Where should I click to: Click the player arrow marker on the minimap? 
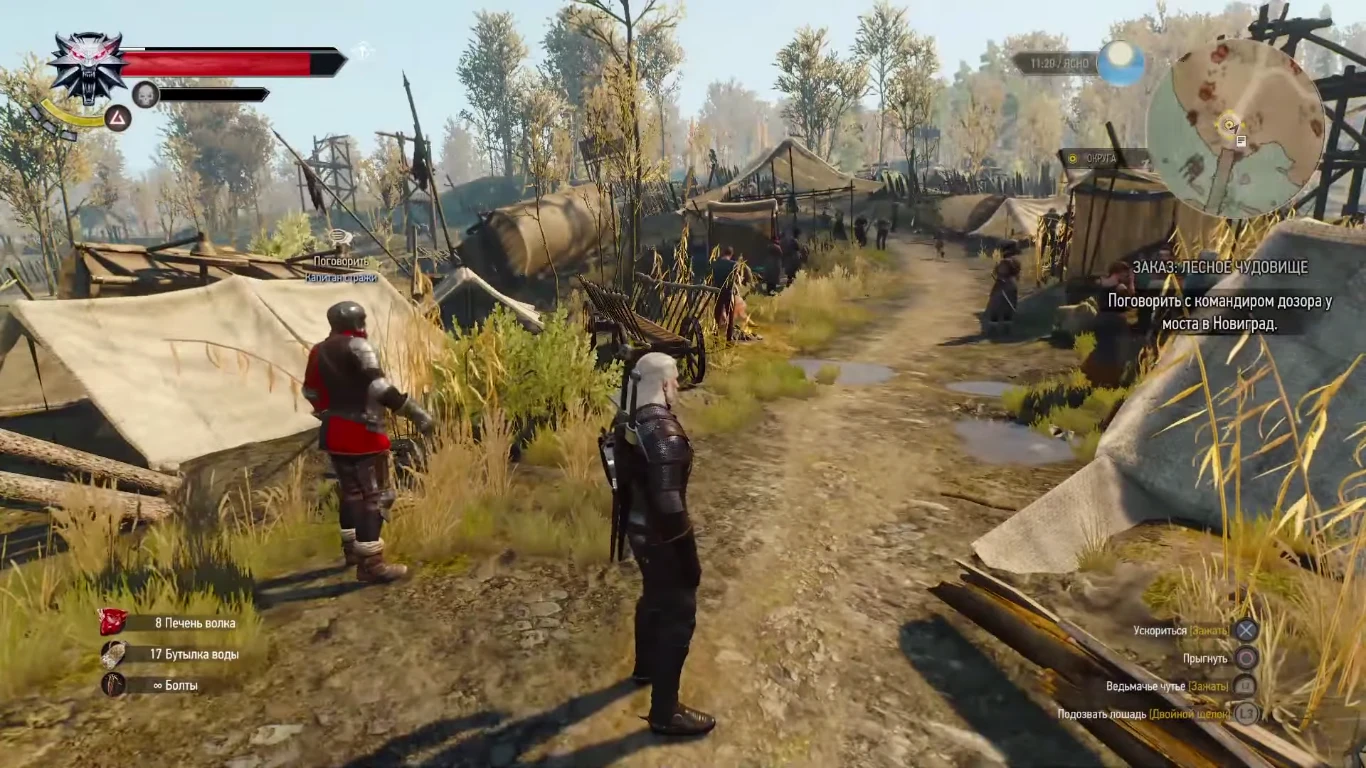click(x=1228, y=126)
